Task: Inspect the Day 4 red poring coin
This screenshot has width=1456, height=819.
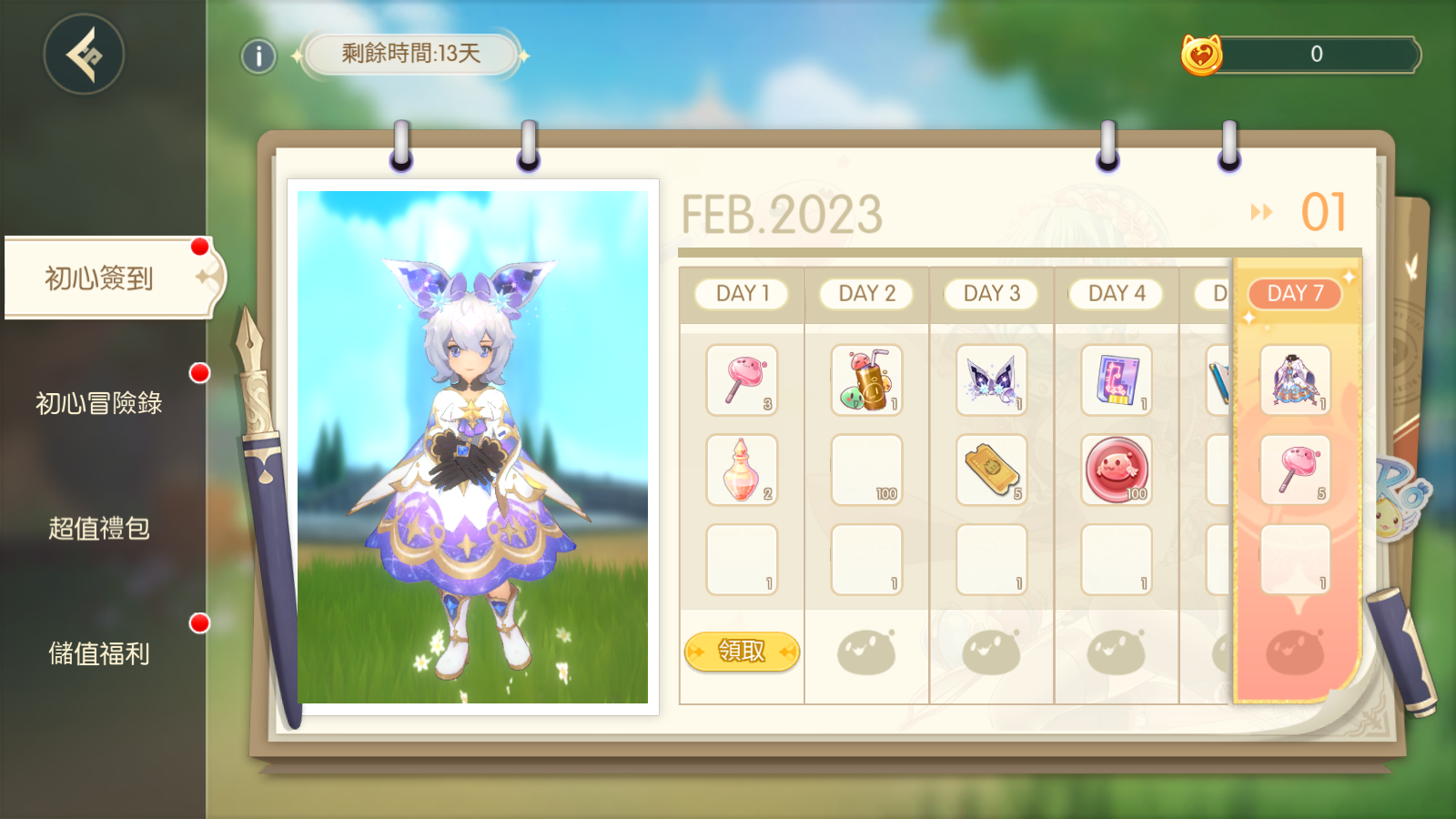Action: click(x=1117, y=470)
